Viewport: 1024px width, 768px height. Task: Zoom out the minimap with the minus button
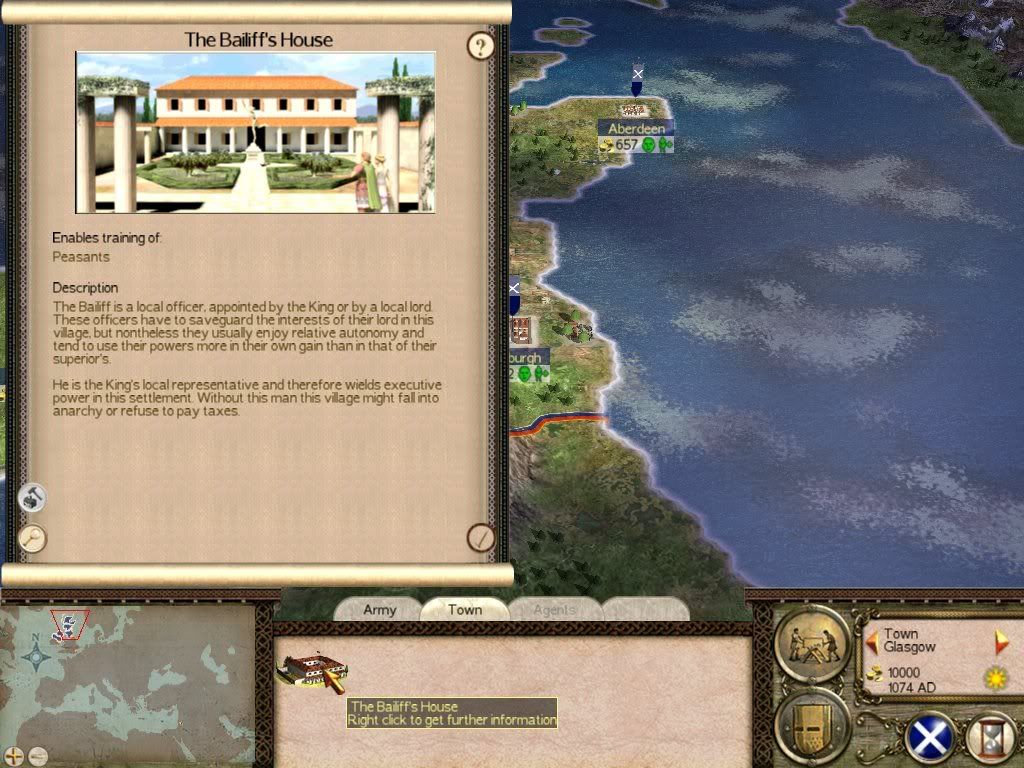pyautogui.click(x=37, y=756)
